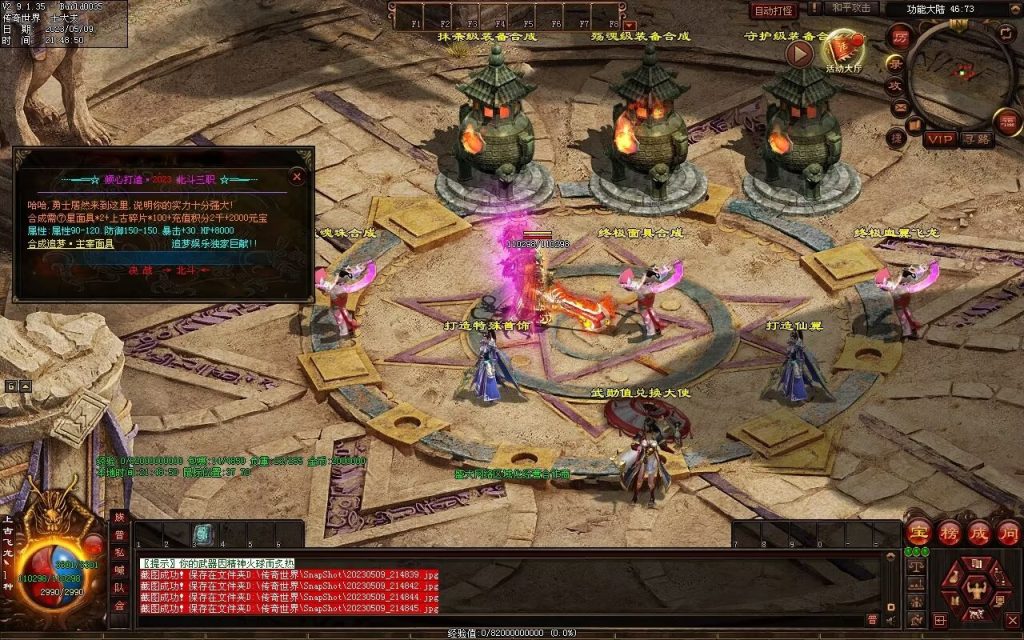Select the 决战·北斗 link in dialog
The width and height of the screenshot is (1024, 640).
click(x=164, y=270)
